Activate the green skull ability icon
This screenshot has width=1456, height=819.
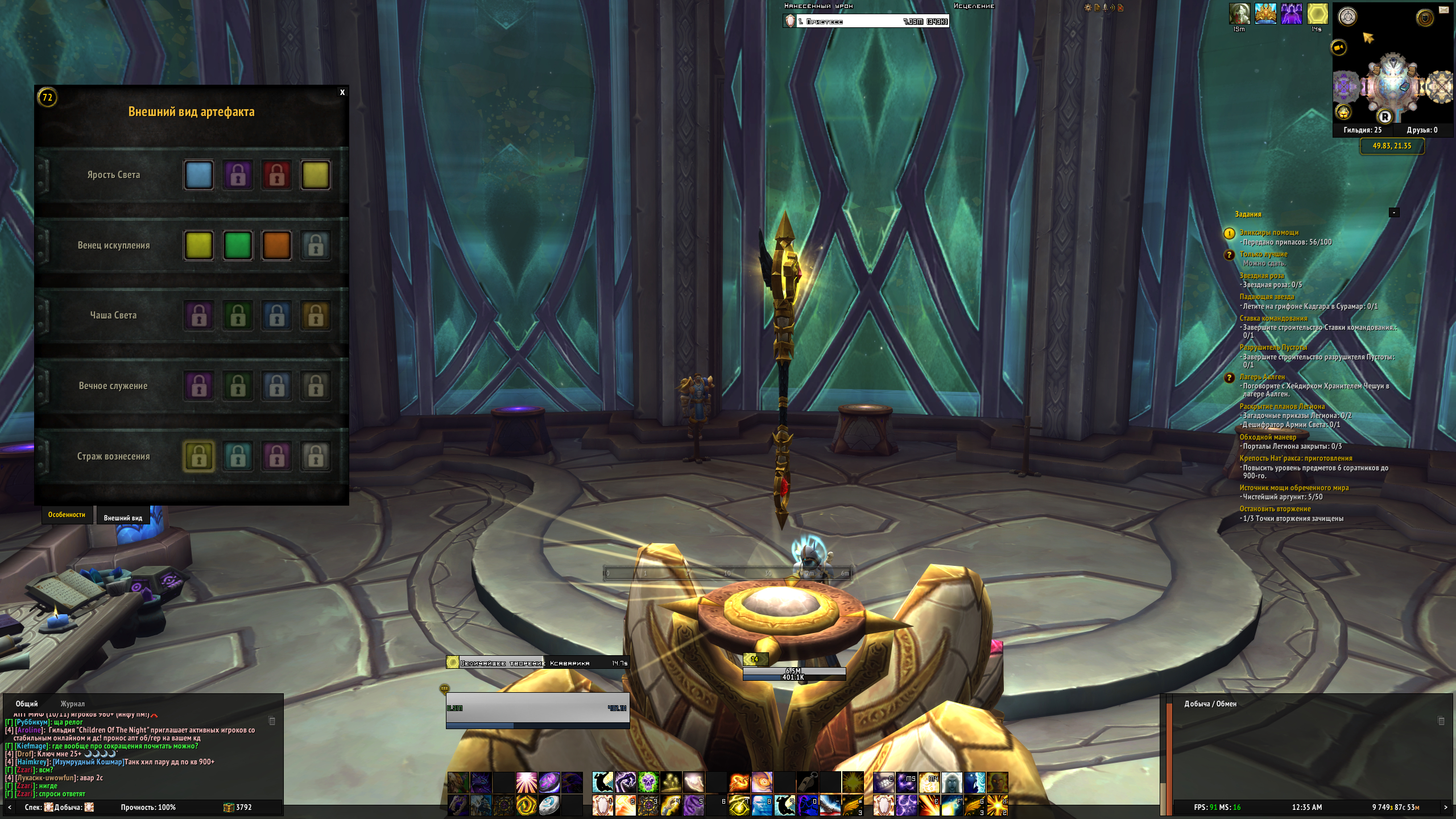[x=648, y=783]
